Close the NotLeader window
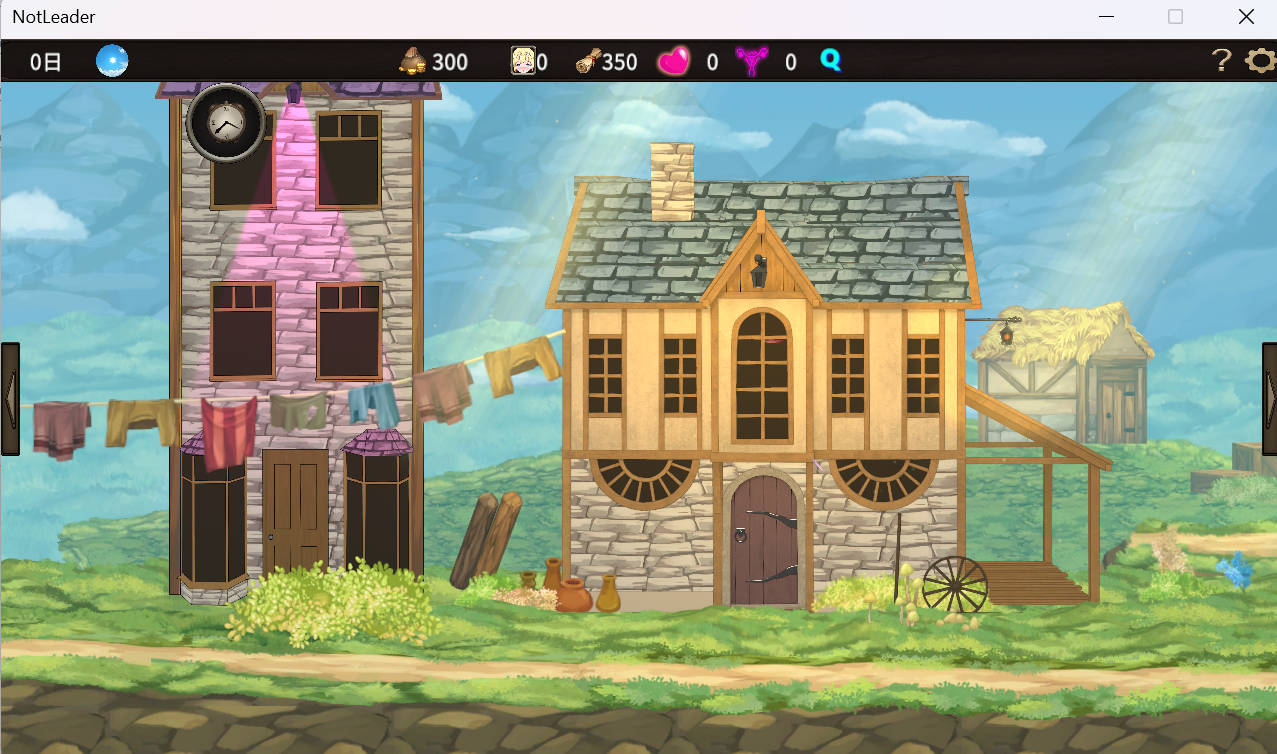 tap(1246, 17)
